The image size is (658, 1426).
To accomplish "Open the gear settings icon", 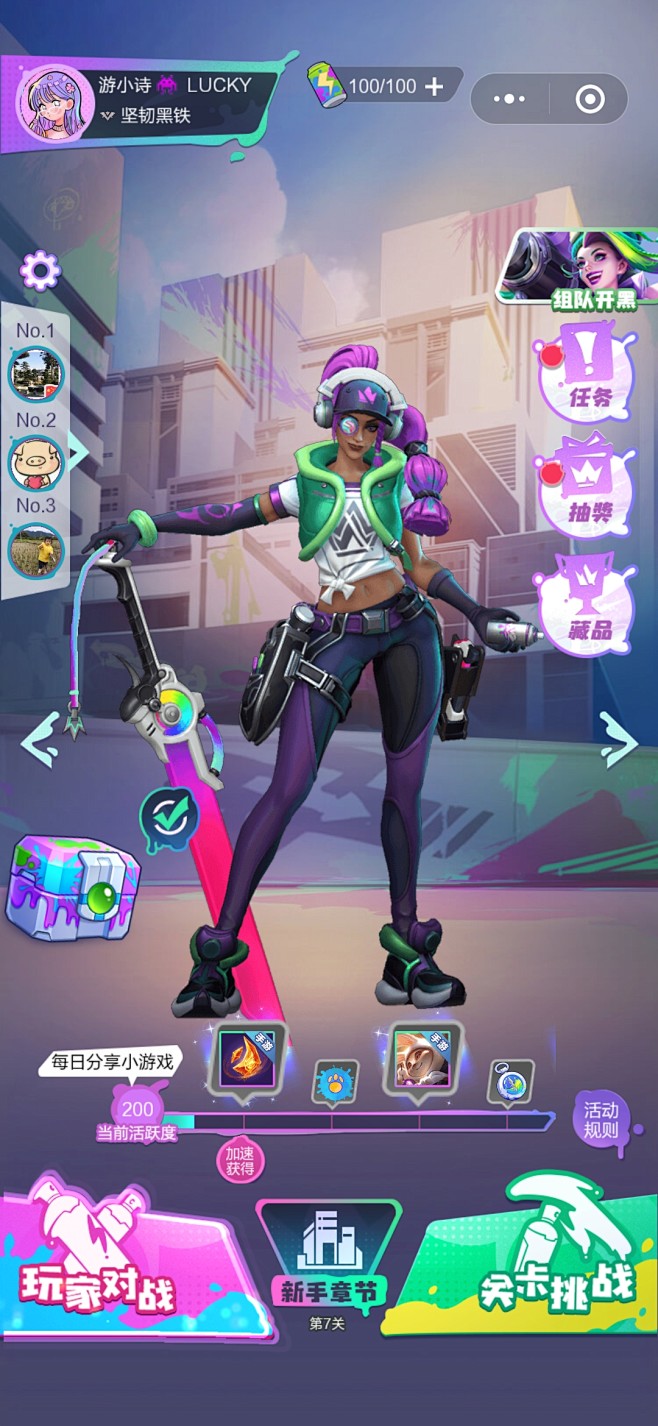I will point(40,269).
